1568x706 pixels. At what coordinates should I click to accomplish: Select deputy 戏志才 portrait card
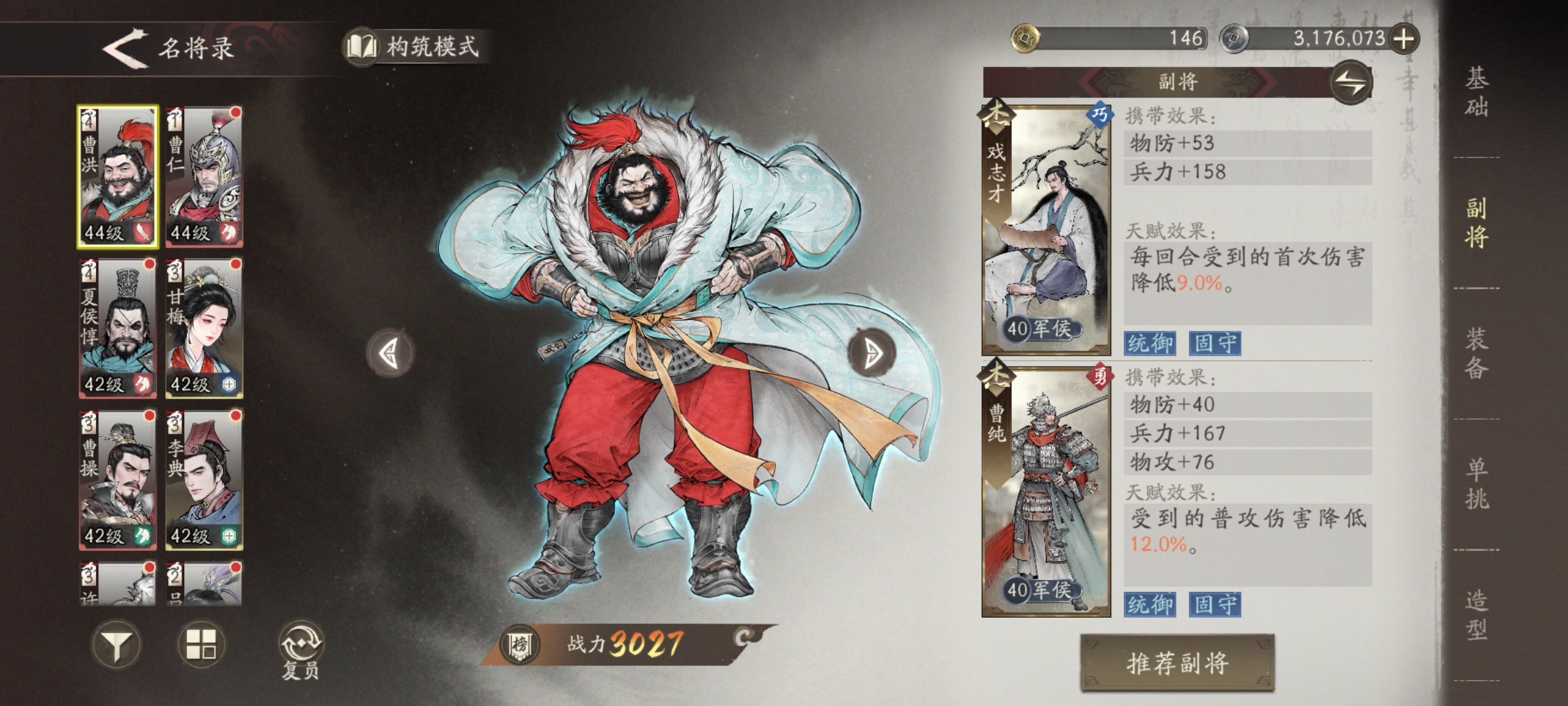(x=1047, y=229)
